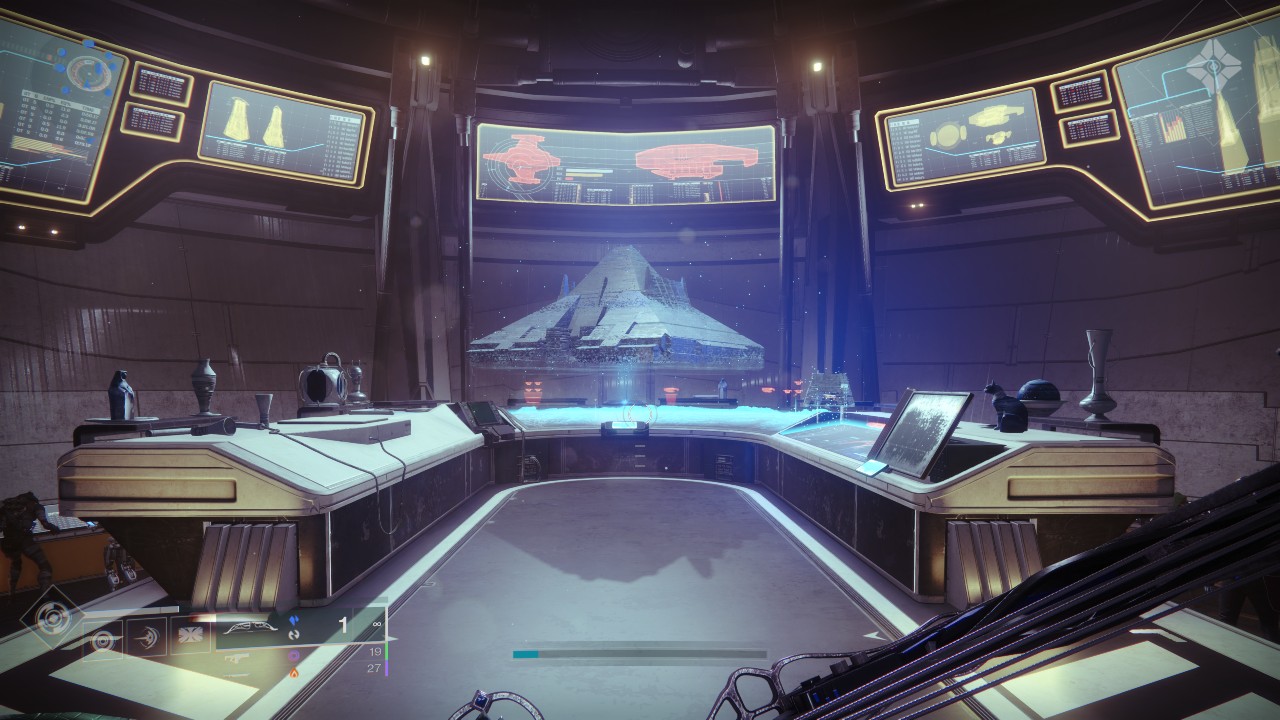Click the sidearm weapon slot icon
Screen dimensions: 1280x720
[x=235, y=658]
